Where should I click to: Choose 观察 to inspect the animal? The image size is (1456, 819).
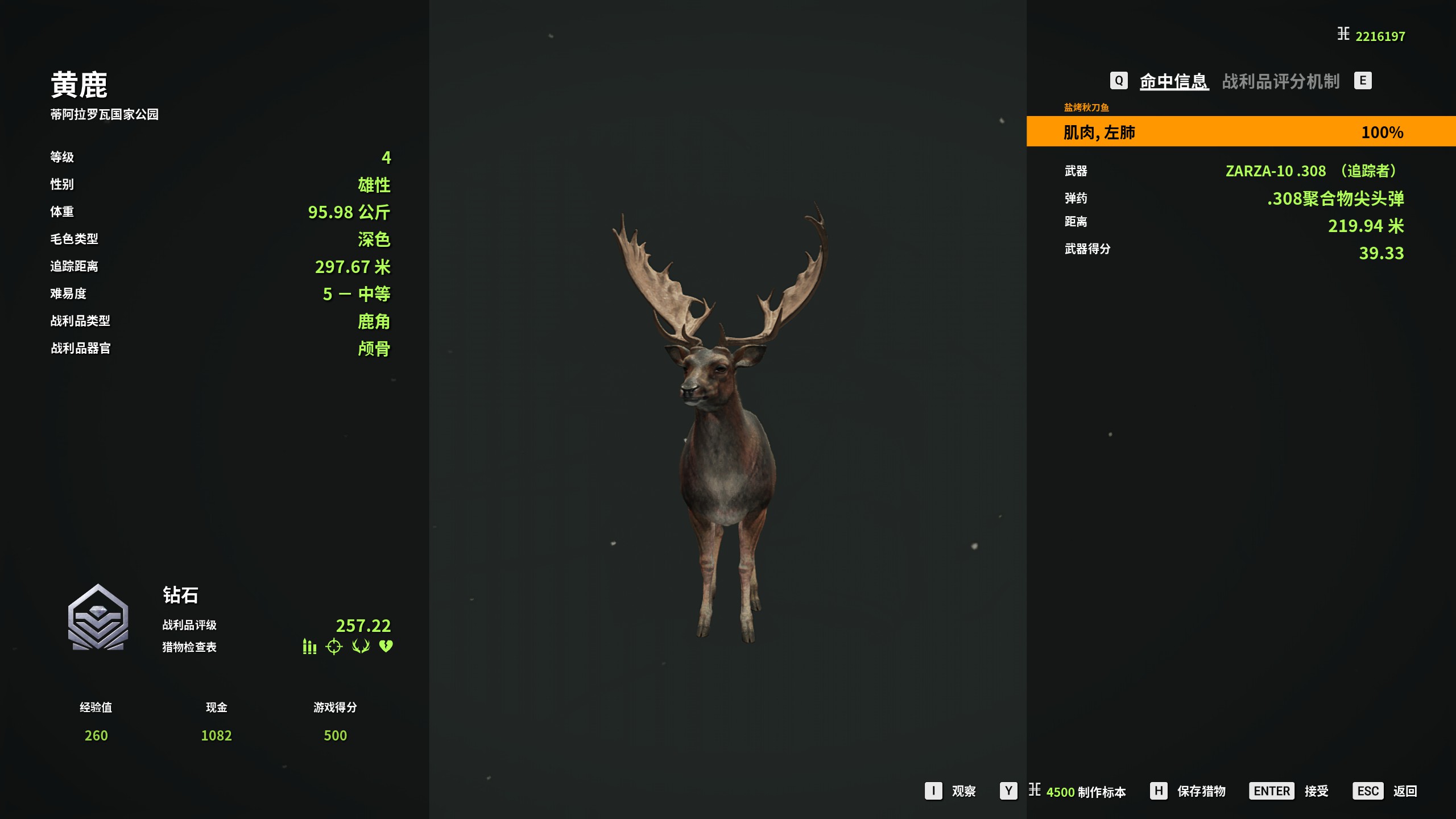(x=963, y=791)
